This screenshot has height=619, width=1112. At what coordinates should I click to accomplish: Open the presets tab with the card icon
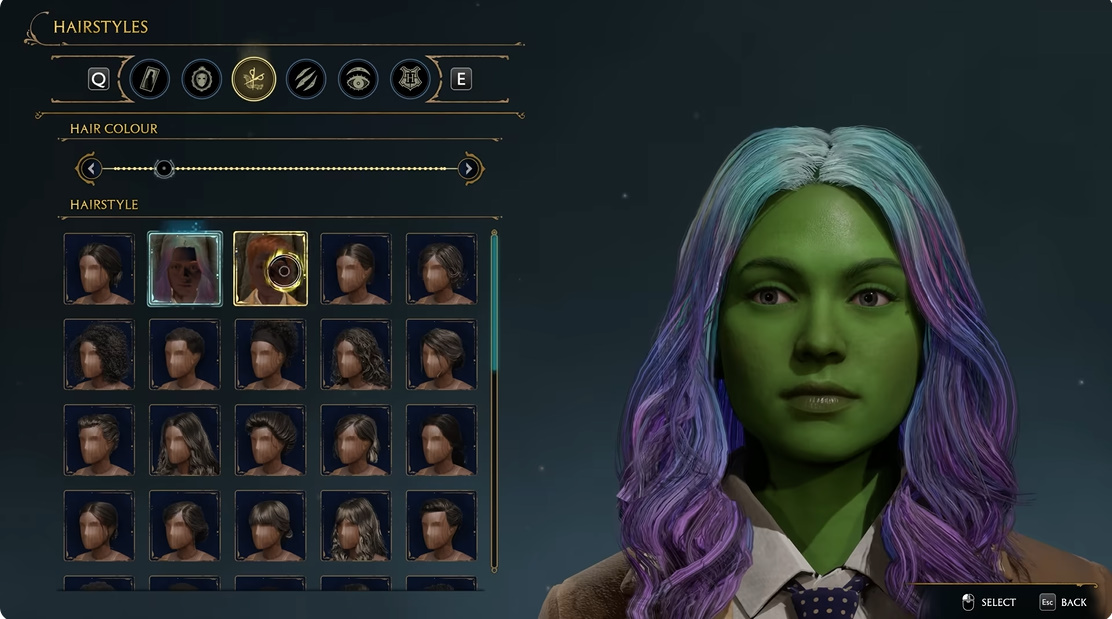point(149,79)
